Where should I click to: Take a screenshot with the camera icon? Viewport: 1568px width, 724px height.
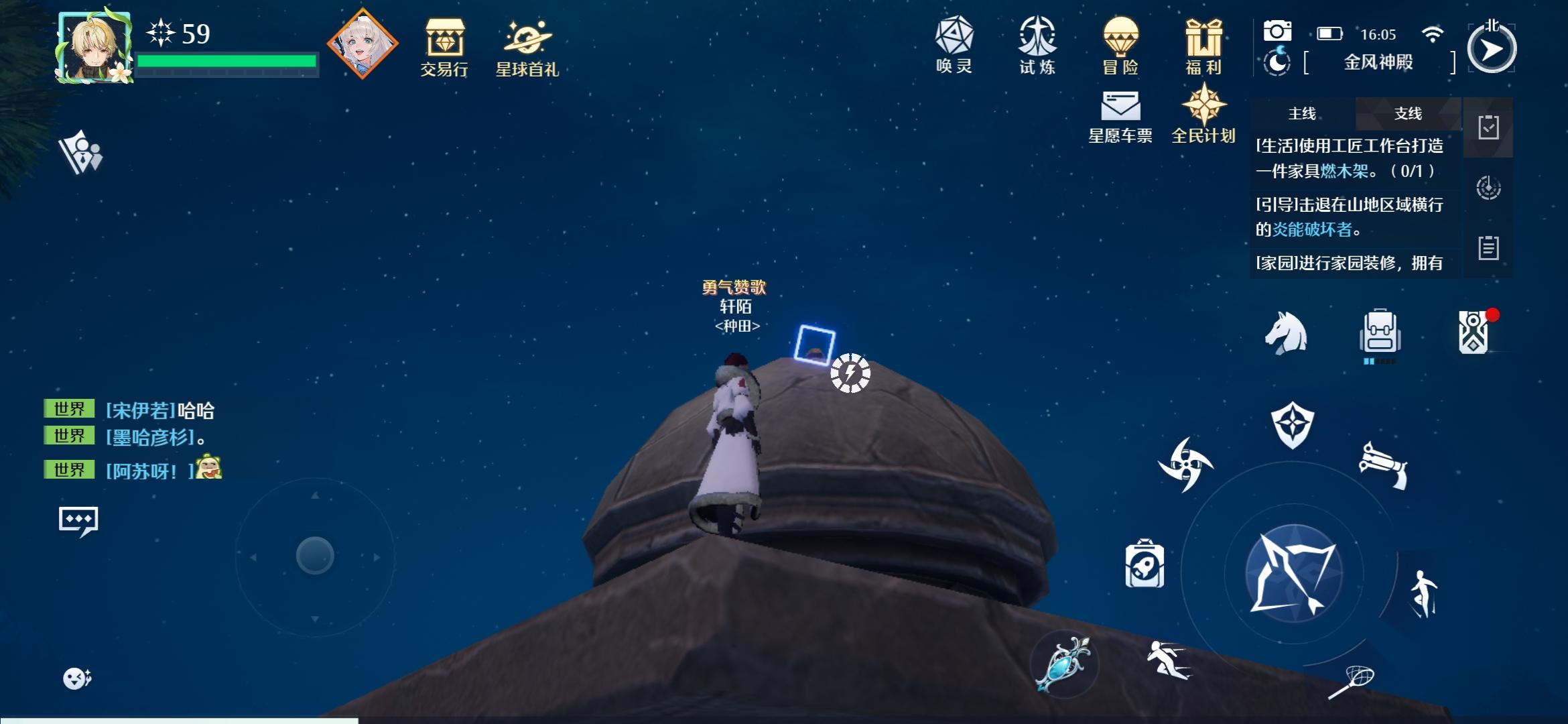pos(1279,30)
